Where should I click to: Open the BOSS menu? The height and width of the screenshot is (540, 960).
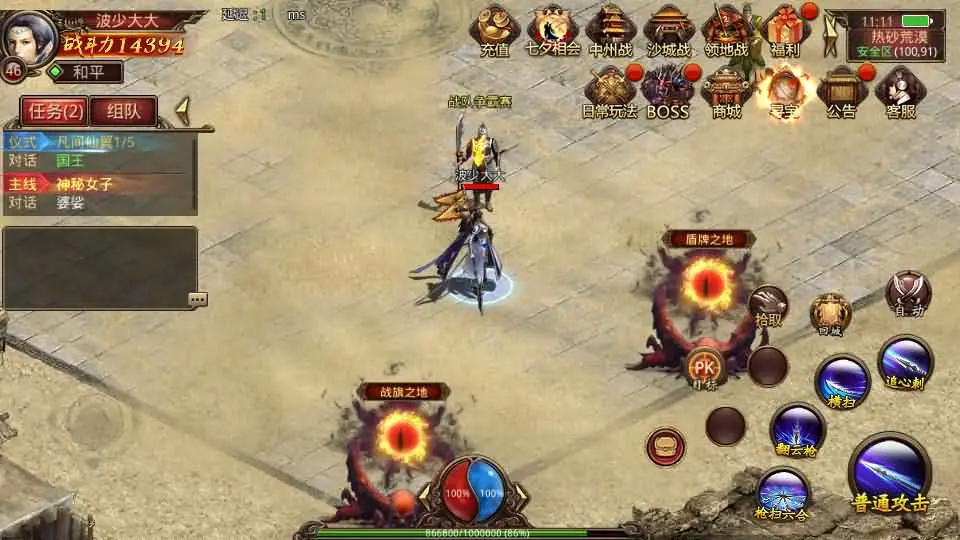tap(667, 92)
